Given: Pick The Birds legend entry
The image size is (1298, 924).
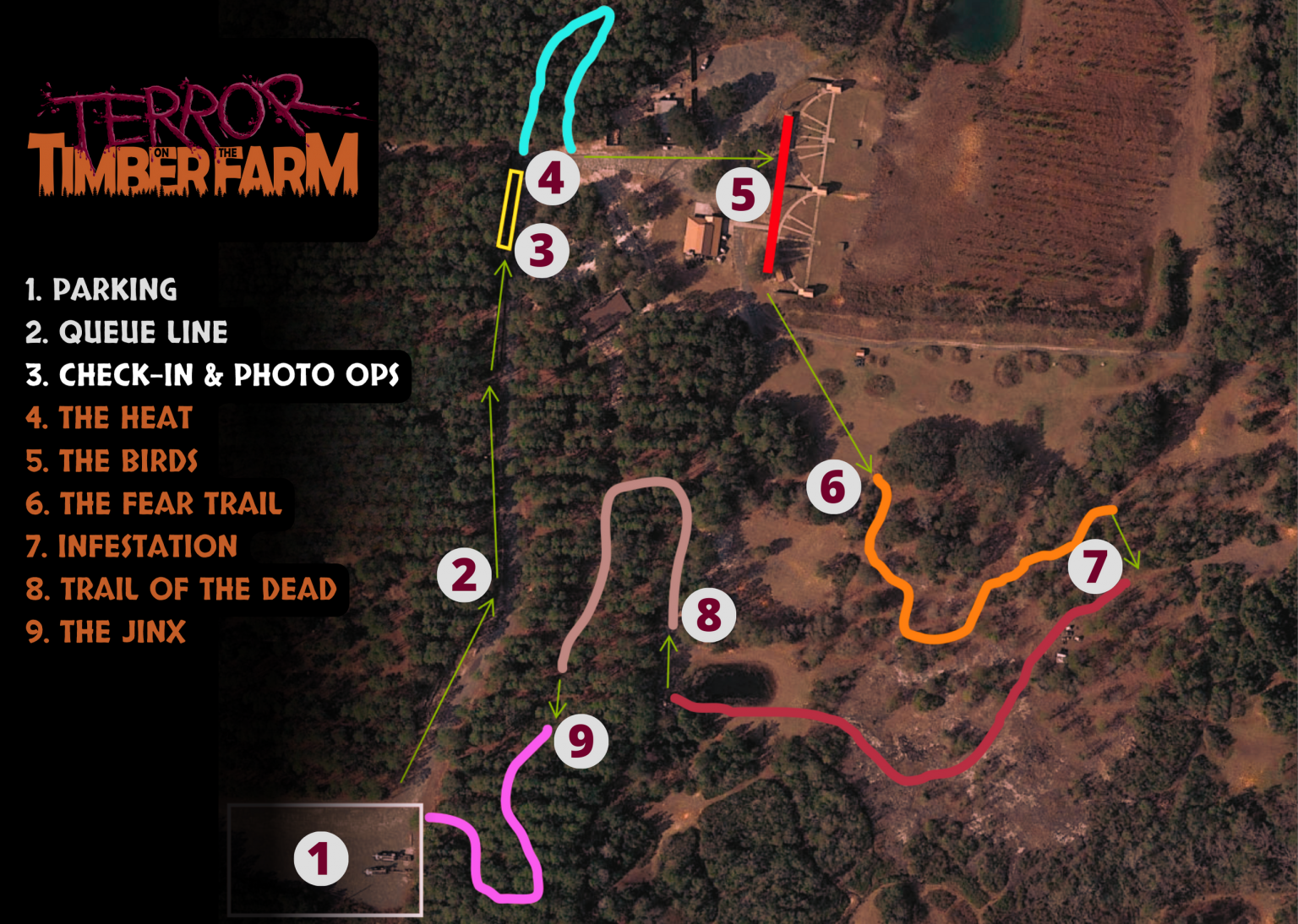Looking at the screenshot, I should 112,461.
